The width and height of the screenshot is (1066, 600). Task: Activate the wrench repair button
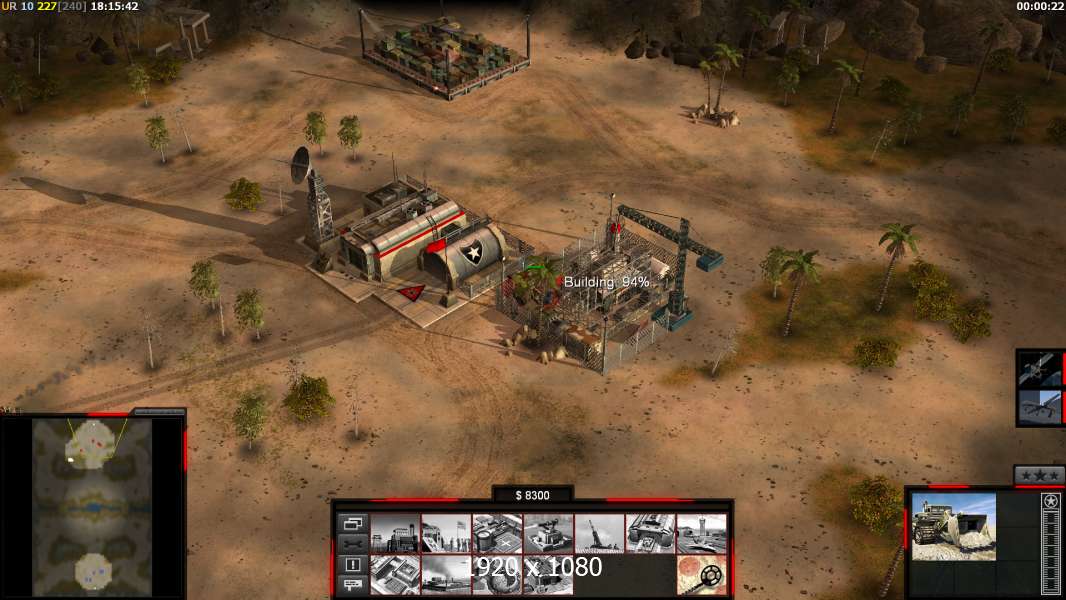[353, 543]
